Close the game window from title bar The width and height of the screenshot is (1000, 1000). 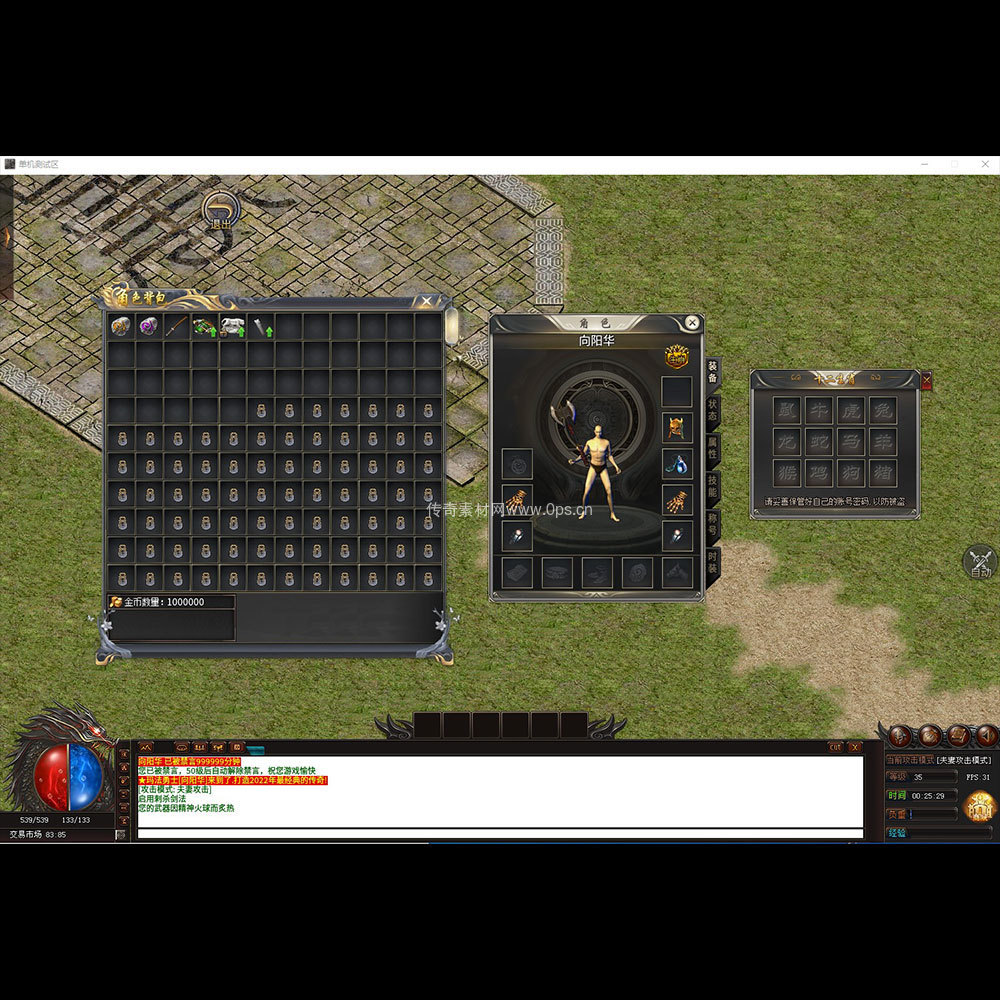(985, 164)
